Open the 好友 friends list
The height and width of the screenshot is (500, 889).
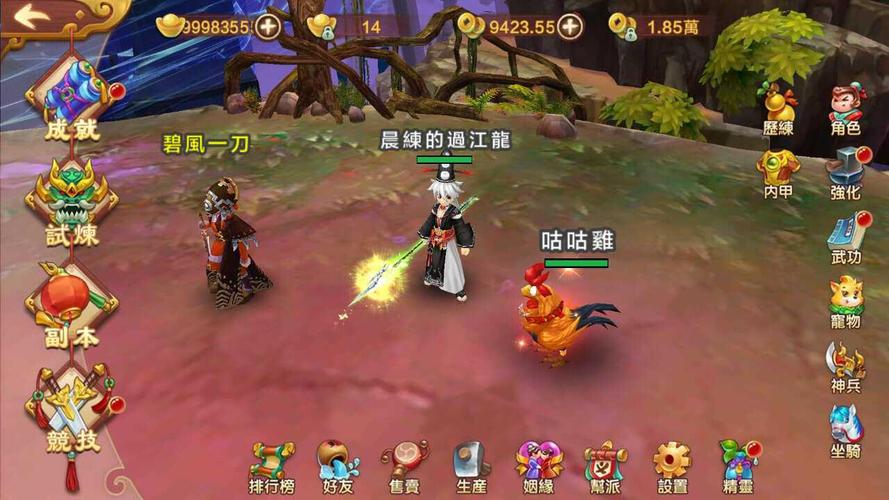point(338,466)
